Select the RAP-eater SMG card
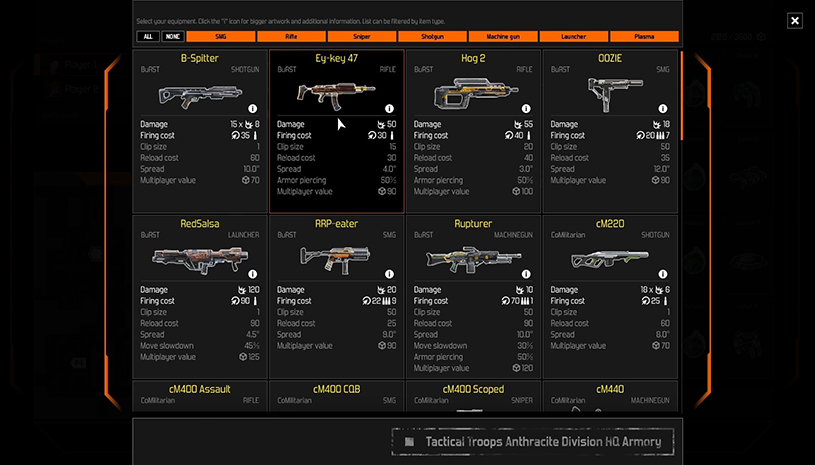The width and height of the screenshot is (815, 465). (x=336, y=260)
